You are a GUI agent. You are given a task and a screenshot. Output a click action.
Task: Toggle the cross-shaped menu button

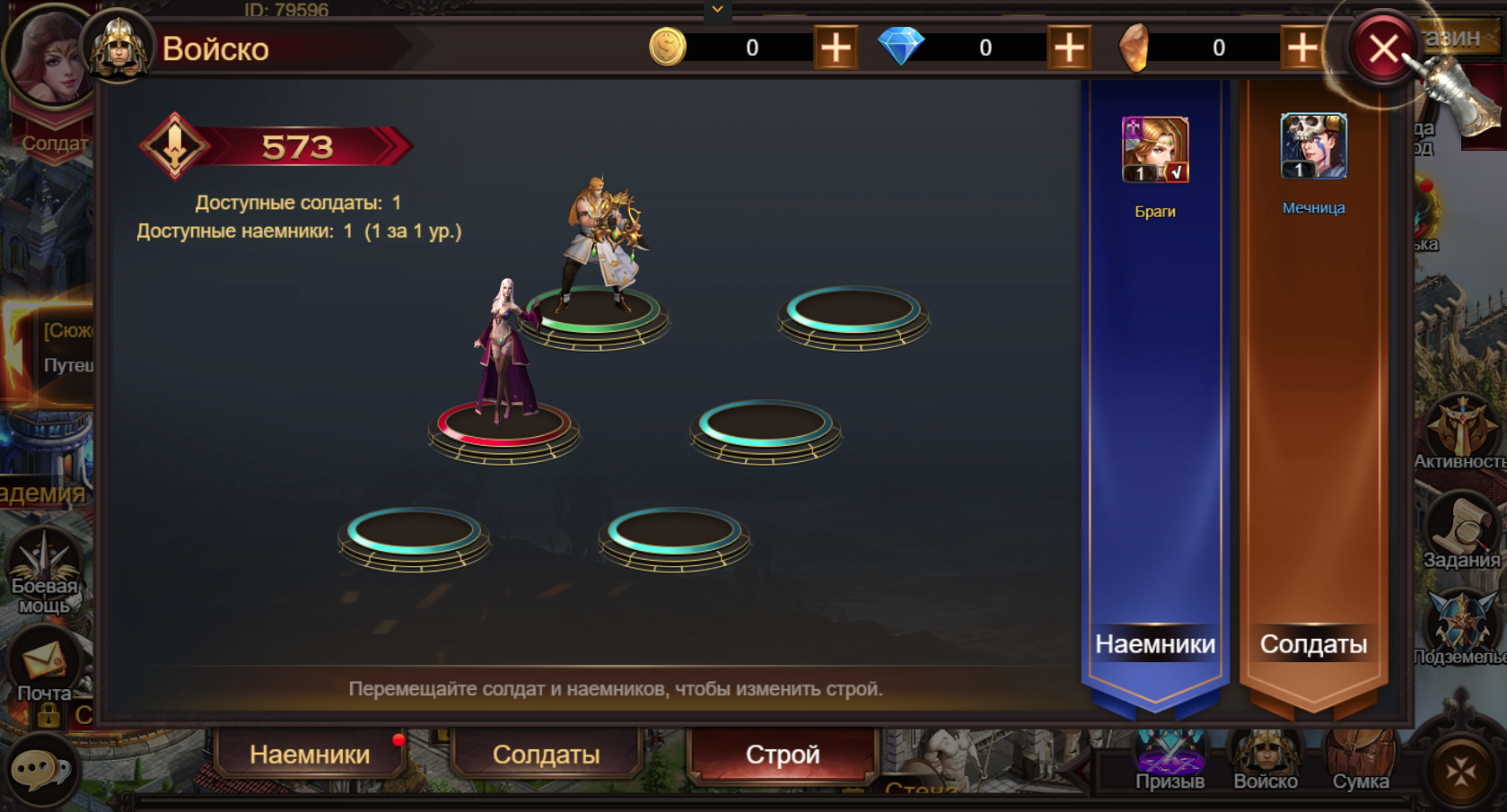[1460, 770]
